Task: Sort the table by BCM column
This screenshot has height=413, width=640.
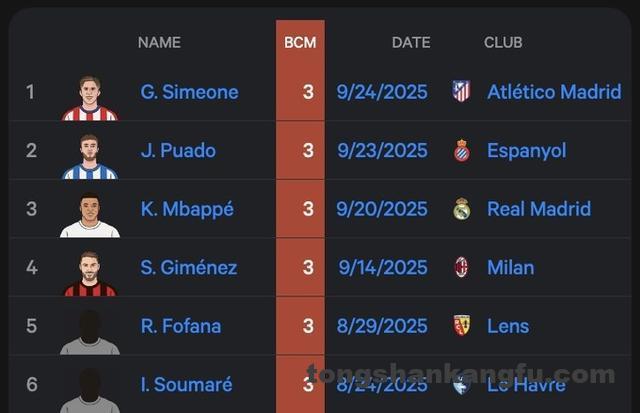Action: pos(300,42)
